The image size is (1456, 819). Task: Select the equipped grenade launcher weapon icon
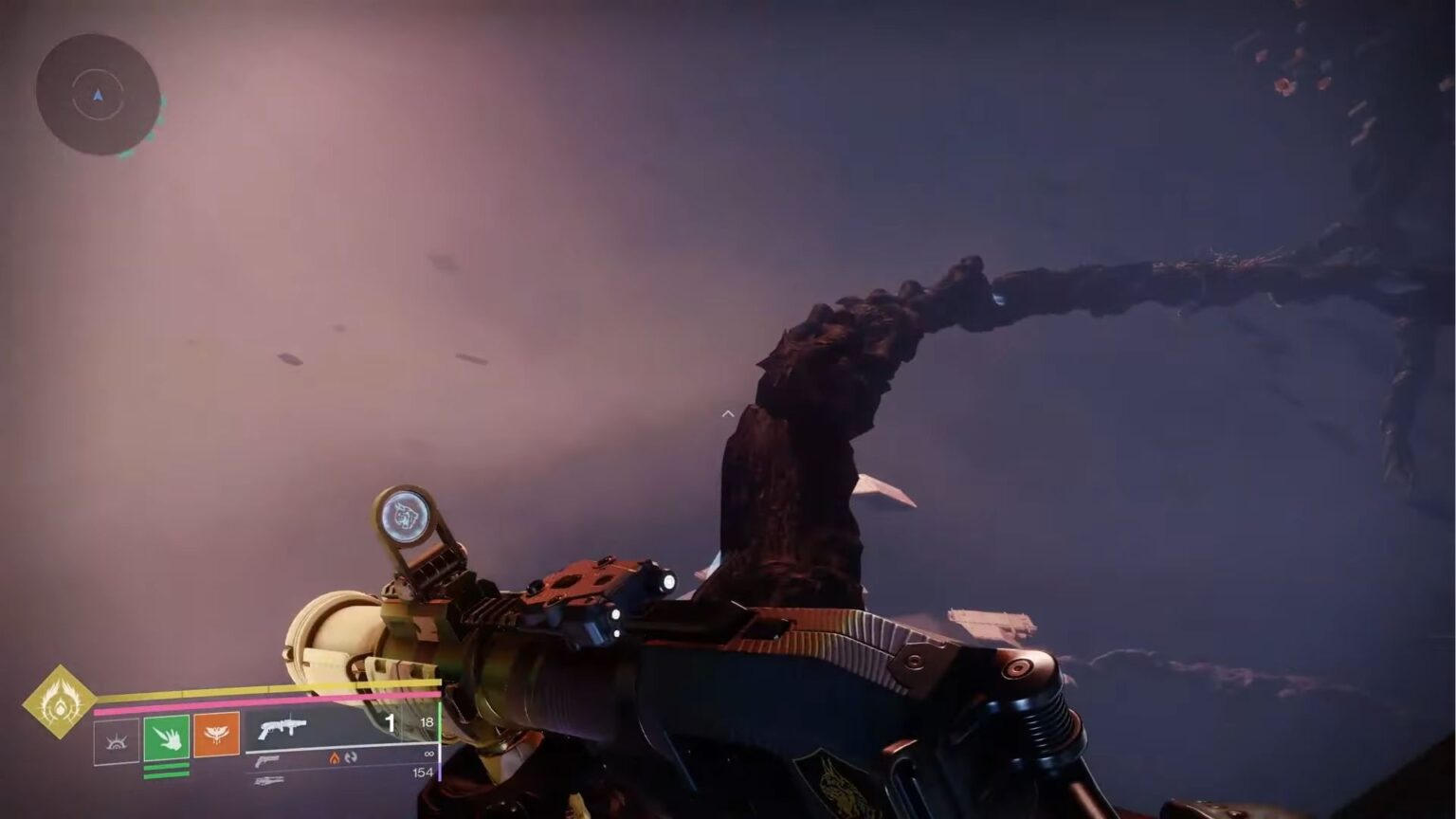280,725
